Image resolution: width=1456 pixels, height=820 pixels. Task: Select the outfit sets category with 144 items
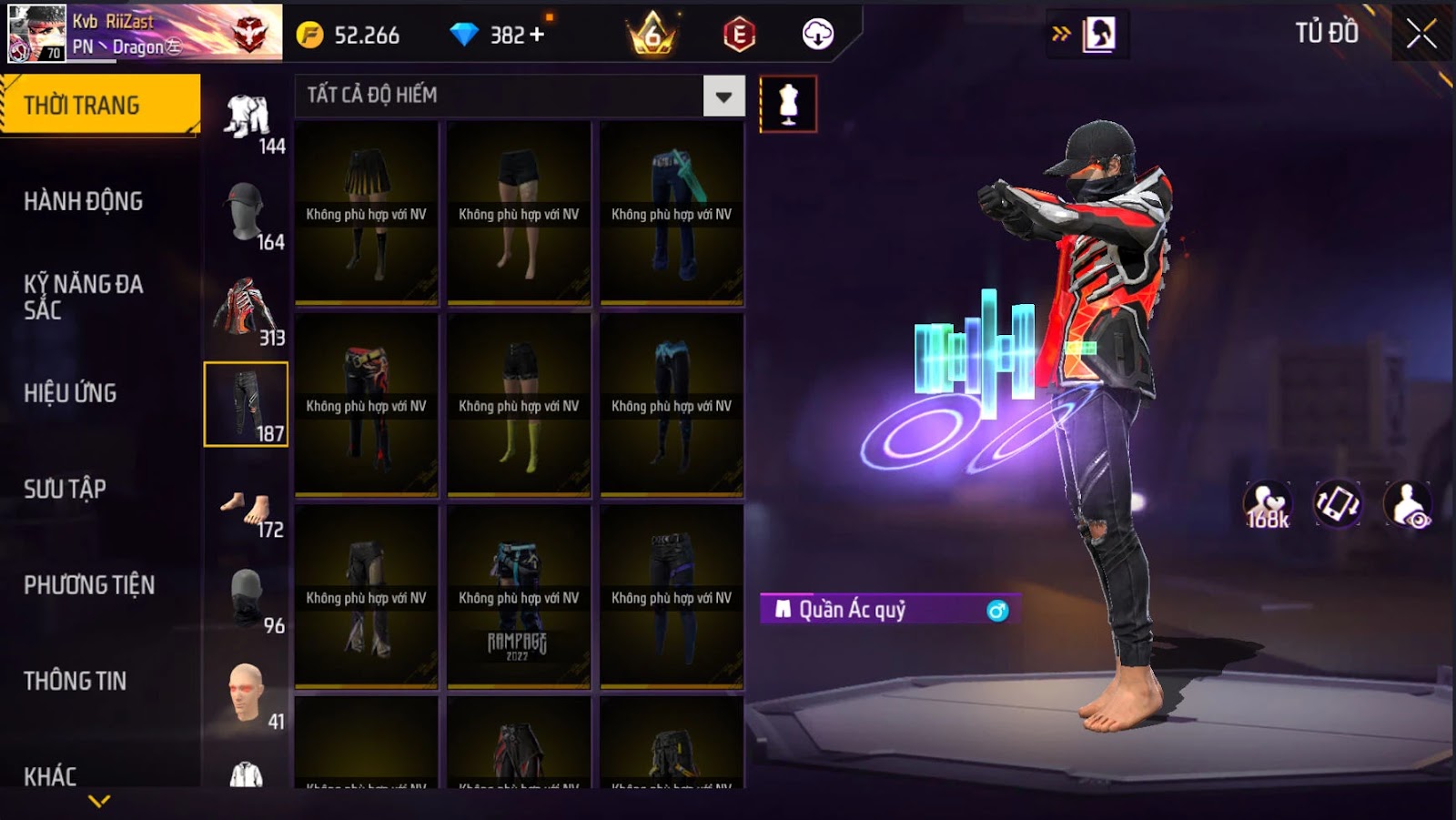point(247,122)
